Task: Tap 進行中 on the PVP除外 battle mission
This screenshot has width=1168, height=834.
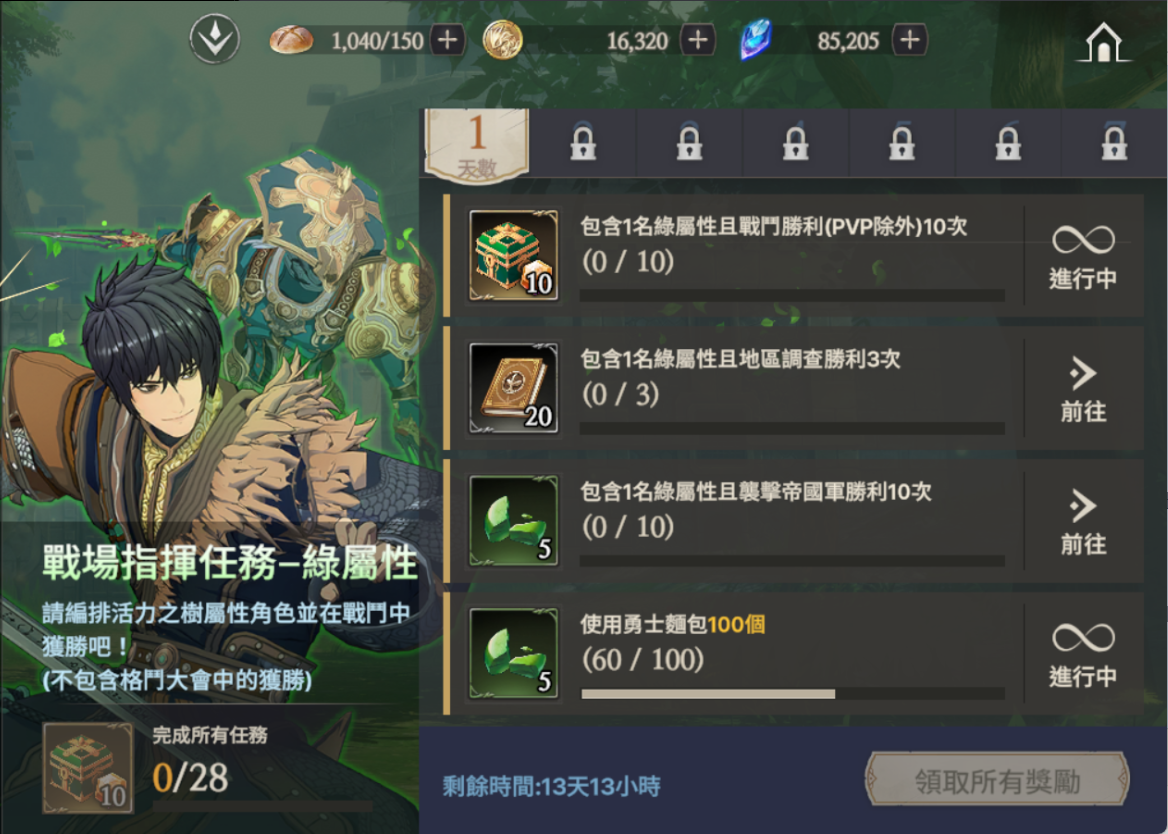Action: (1083, 257)
